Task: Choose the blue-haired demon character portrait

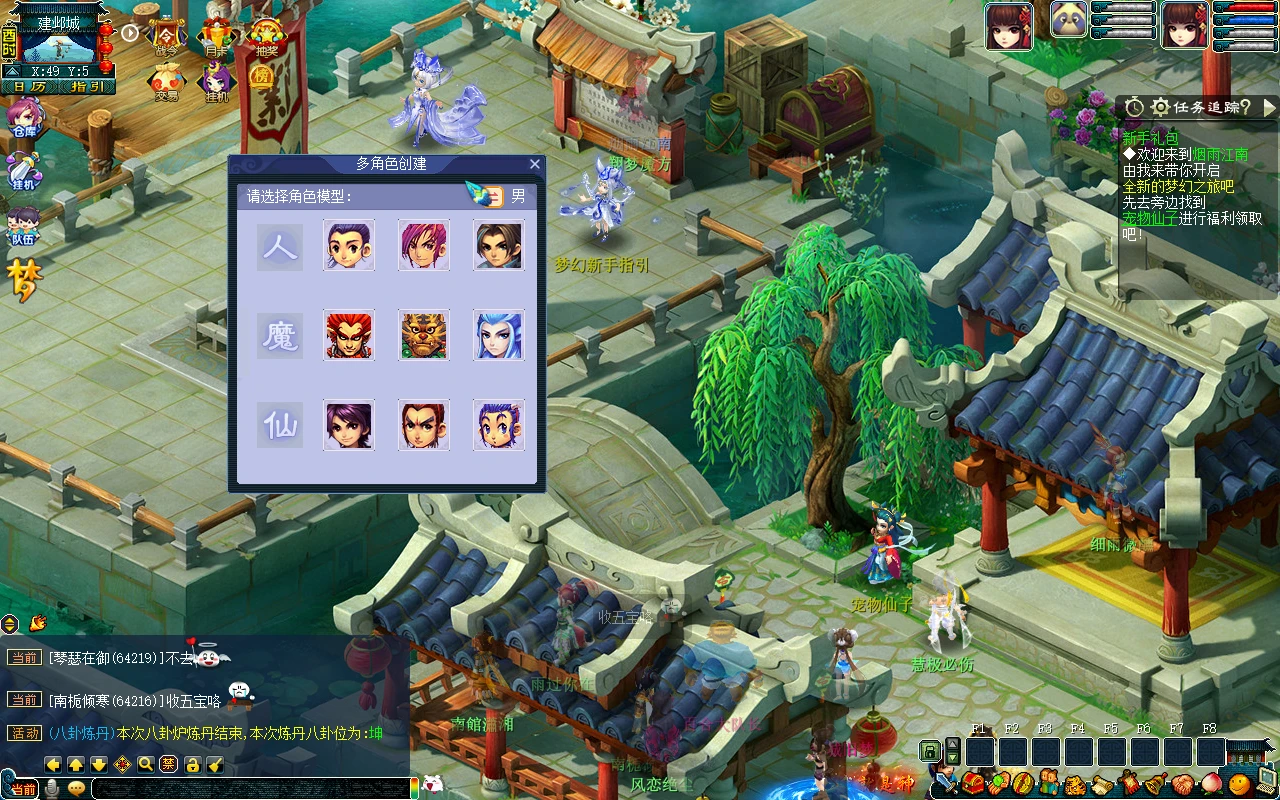Action: click(498, 335)
